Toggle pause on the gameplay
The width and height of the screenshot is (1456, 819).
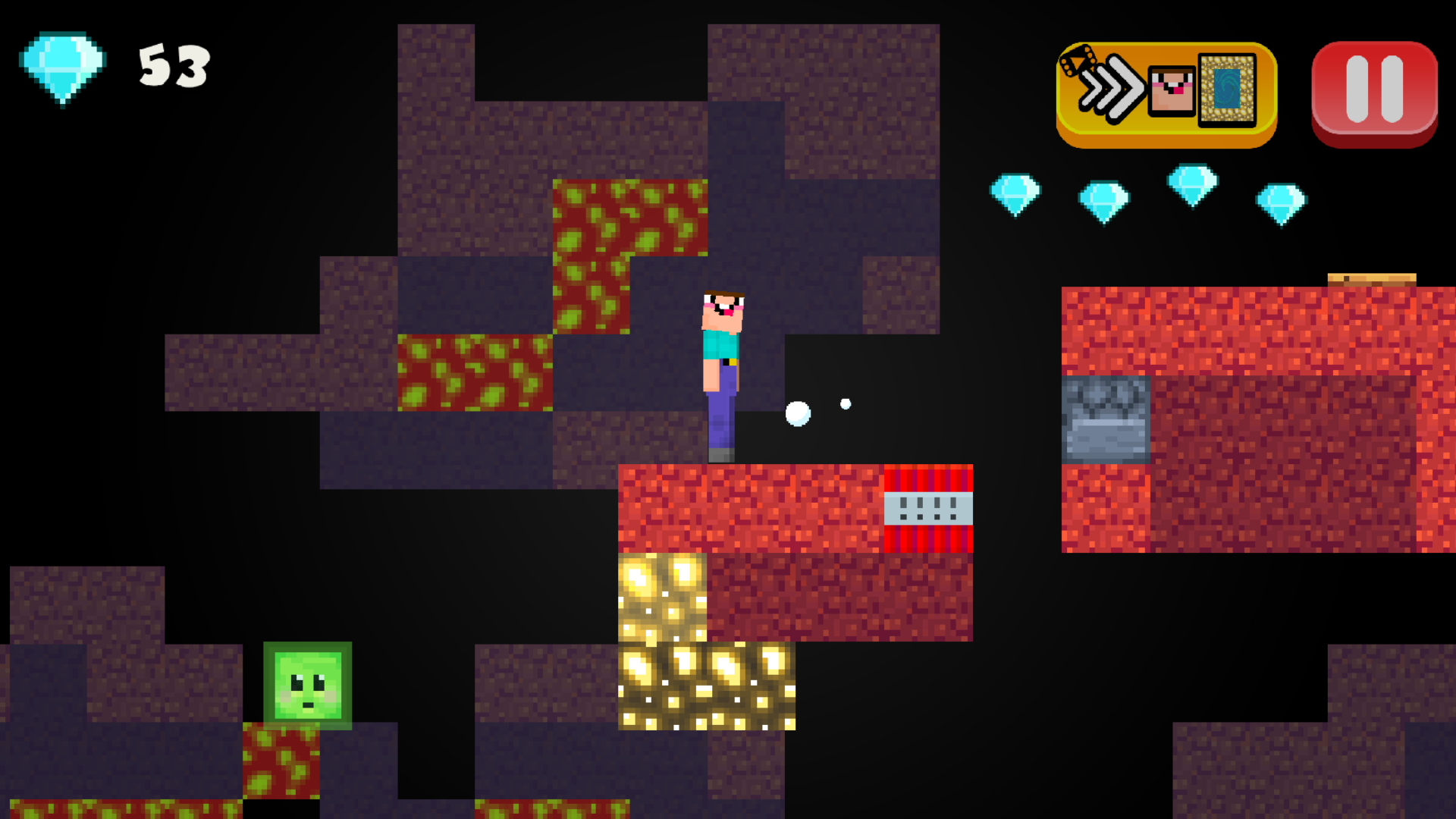[1373, 89]
